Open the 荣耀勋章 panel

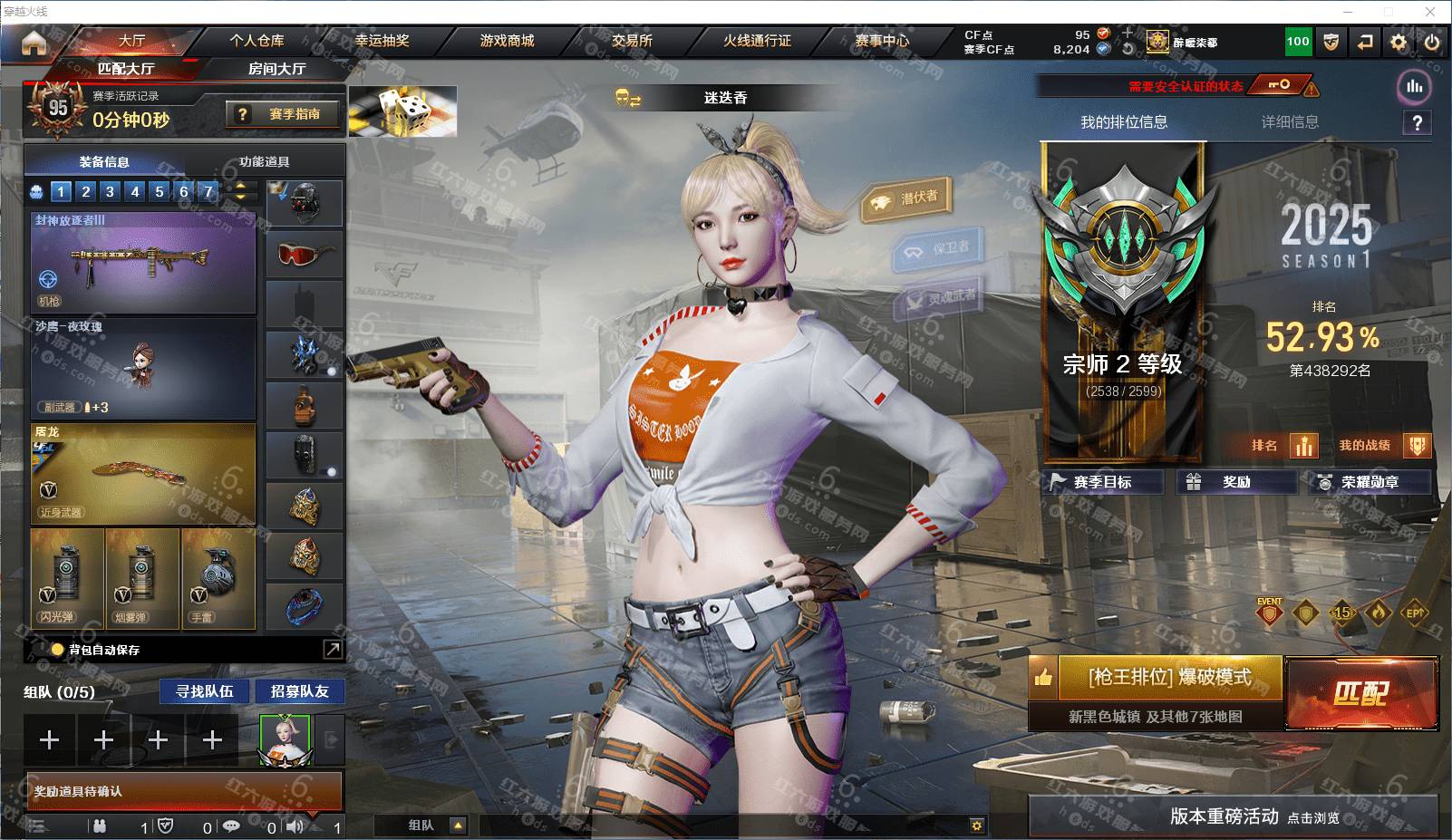coord(1370,482)
